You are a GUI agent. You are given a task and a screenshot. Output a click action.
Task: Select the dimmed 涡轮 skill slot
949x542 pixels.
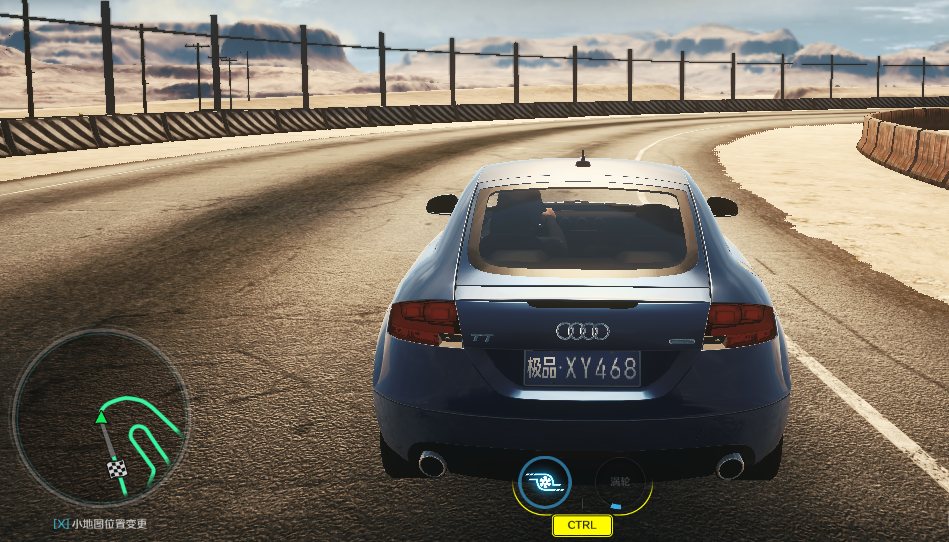point(620,481)
